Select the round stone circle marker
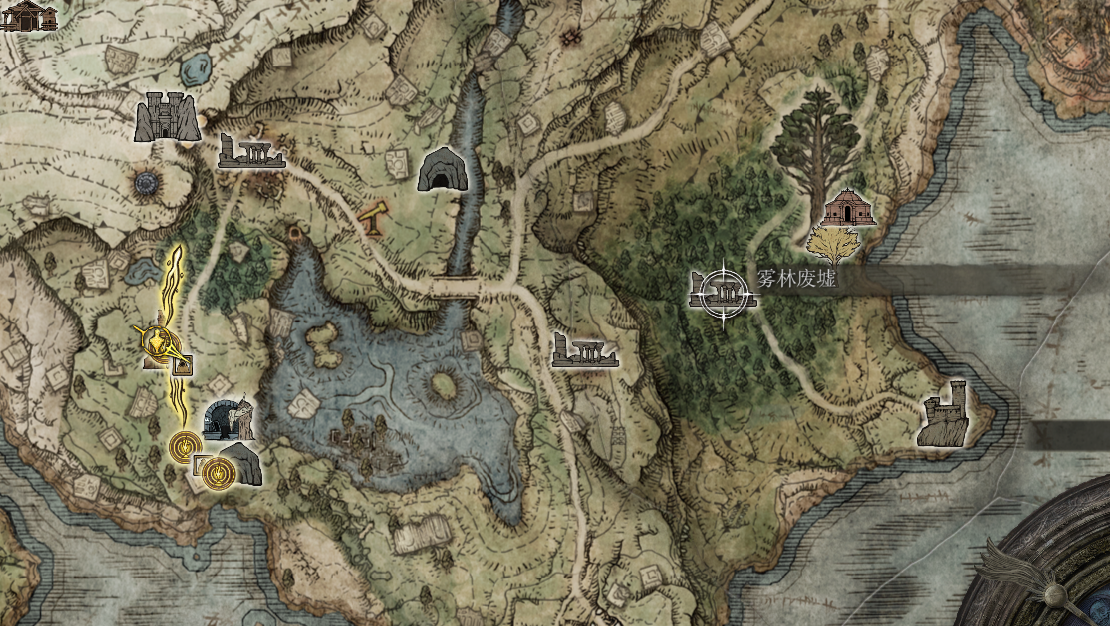This screenshot has width=1110, height=626. (x=148, y=183)
